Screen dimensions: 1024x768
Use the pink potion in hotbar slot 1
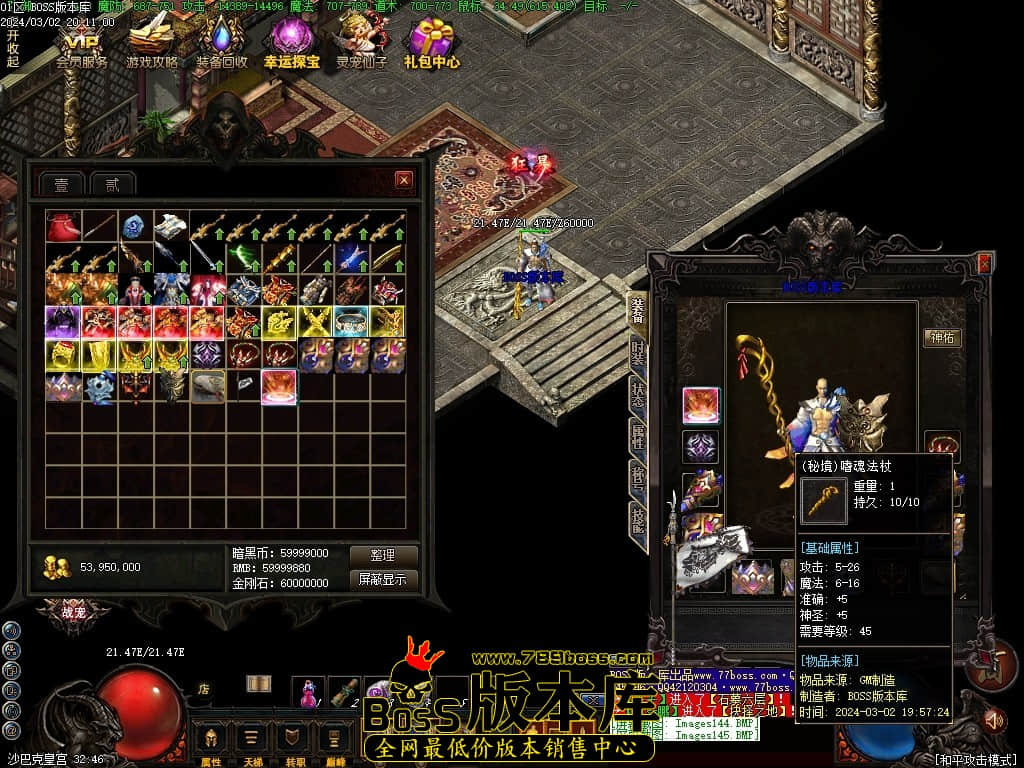(308, 691)
